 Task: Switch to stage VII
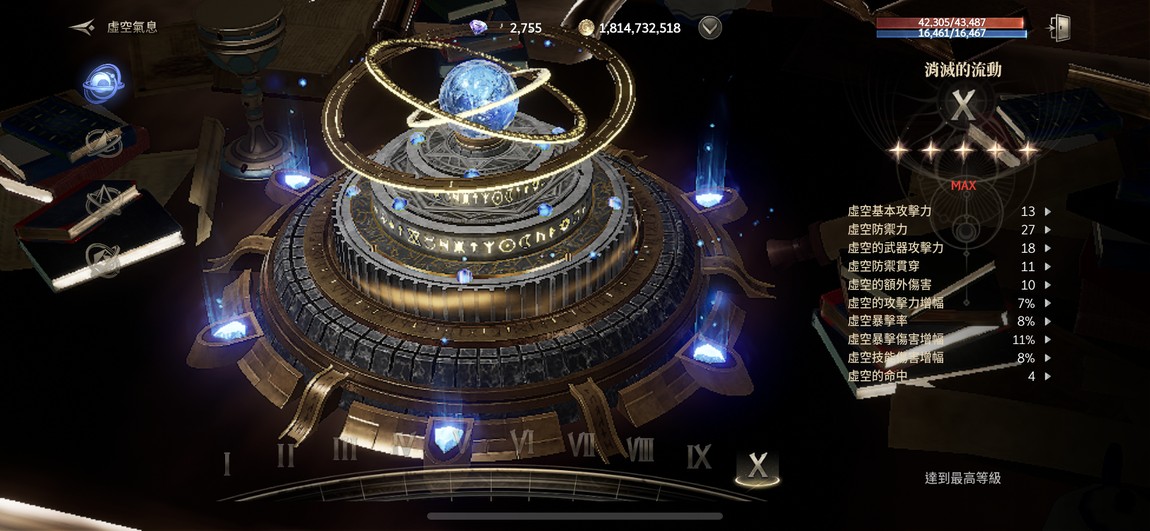pyautogui.click(x=582, y=444)
